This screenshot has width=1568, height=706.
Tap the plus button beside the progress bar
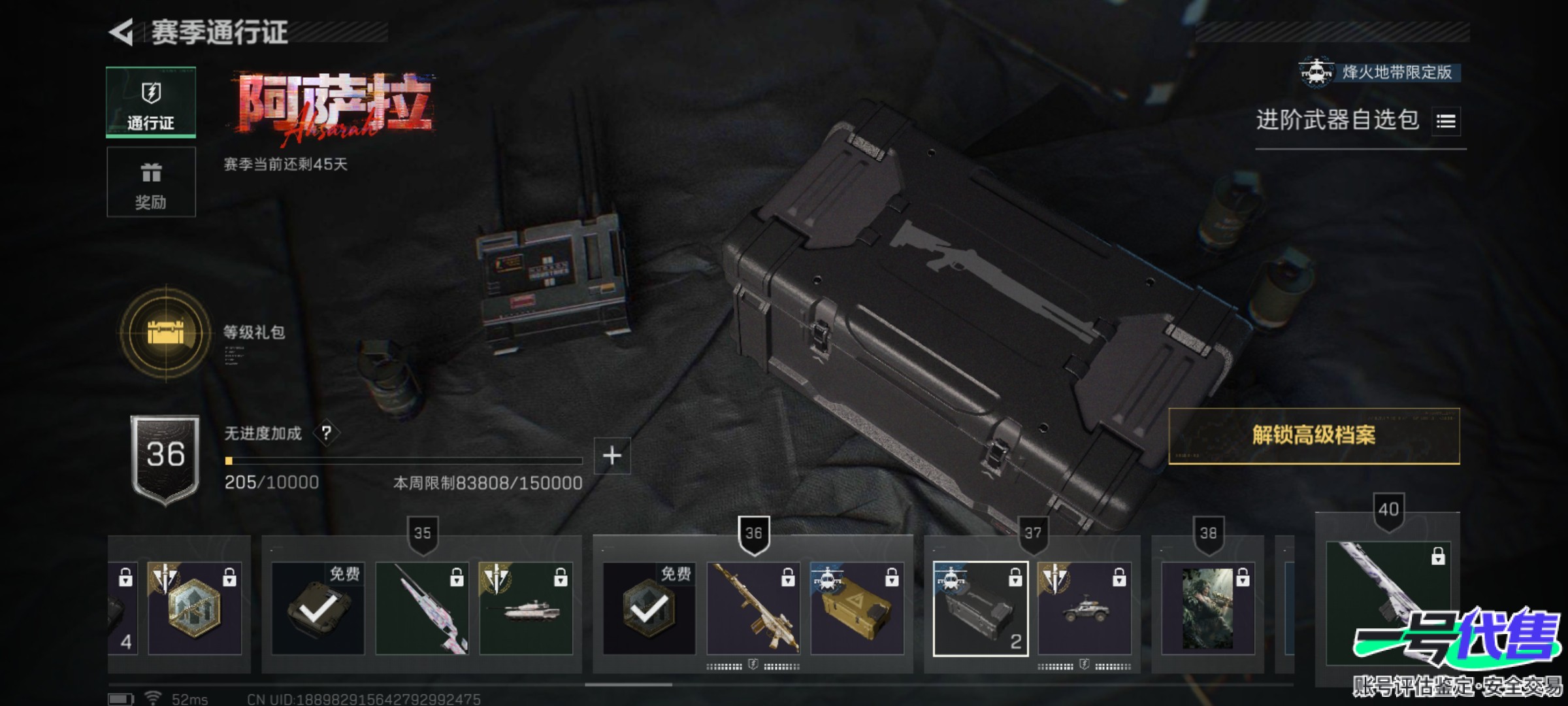coord(612,456)
